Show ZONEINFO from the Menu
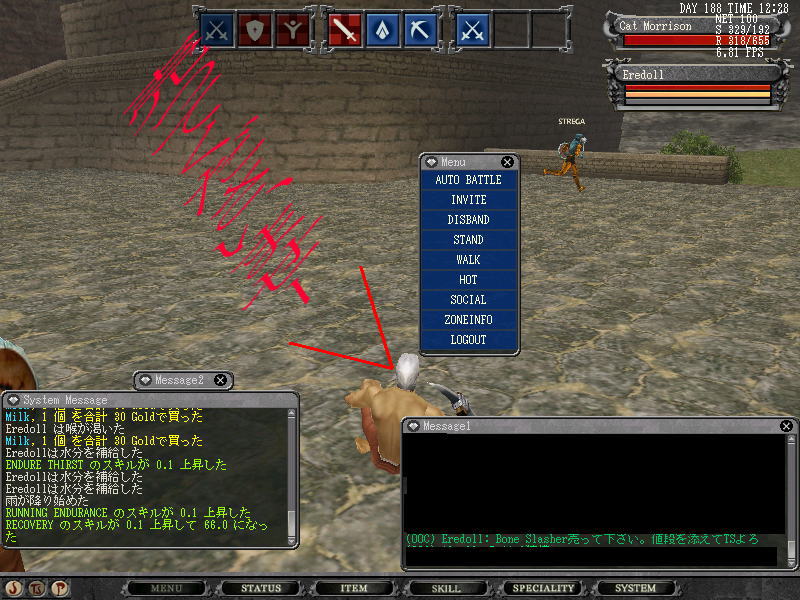Screen dimensions: 800x600 pyautogui.click(x=468, y=320)
